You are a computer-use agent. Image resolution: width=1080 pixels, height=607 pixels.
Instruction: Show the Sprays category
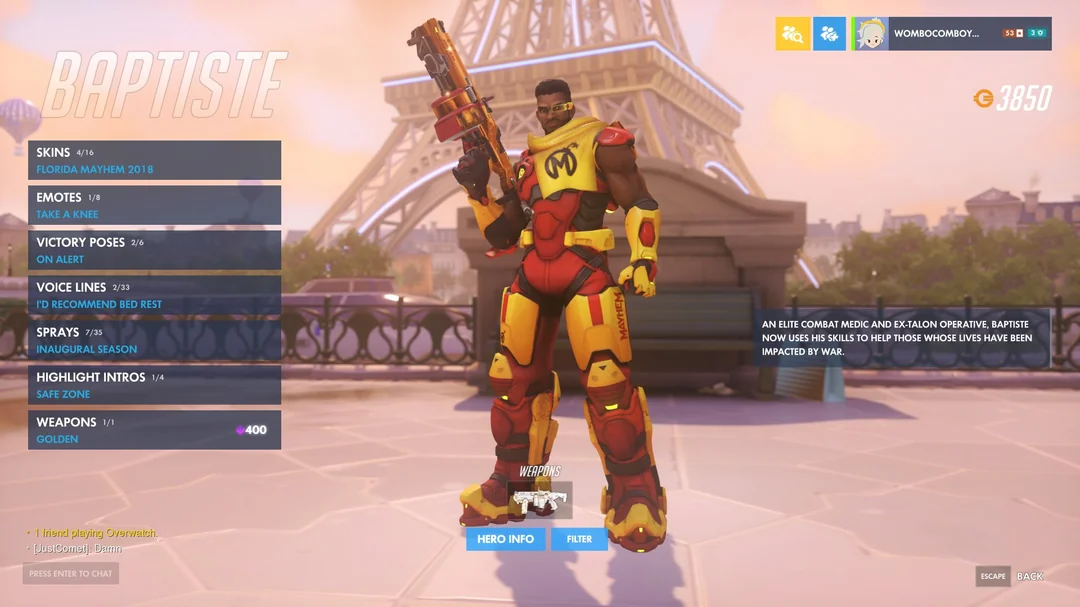pos(154,340)
